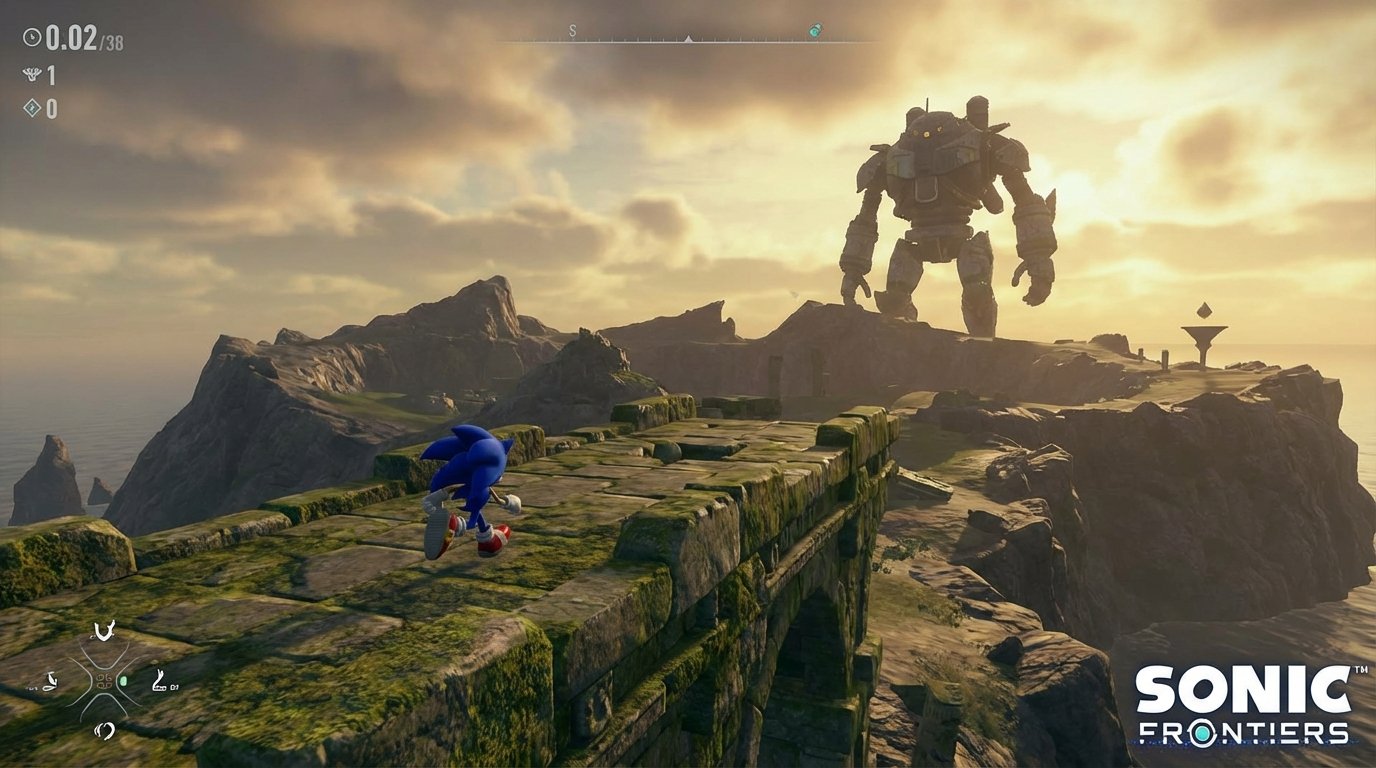1376x768 pixels.
Task: Click the four-dot center hub of the ability wheel
Action: coord(104,680)
